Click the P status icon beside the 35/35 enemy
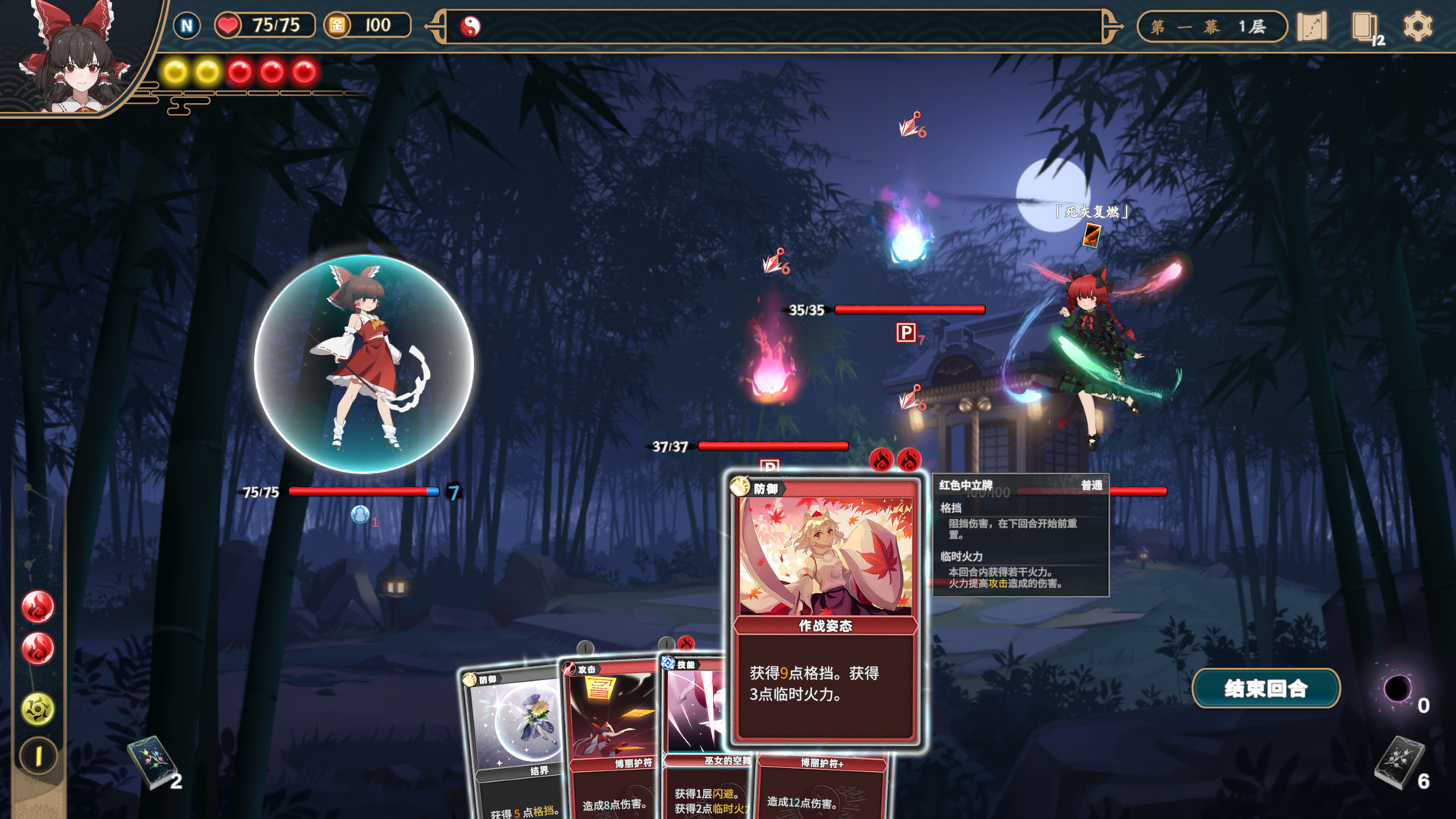The width and height of the screenshot is (1456, 819). [905, 334]
